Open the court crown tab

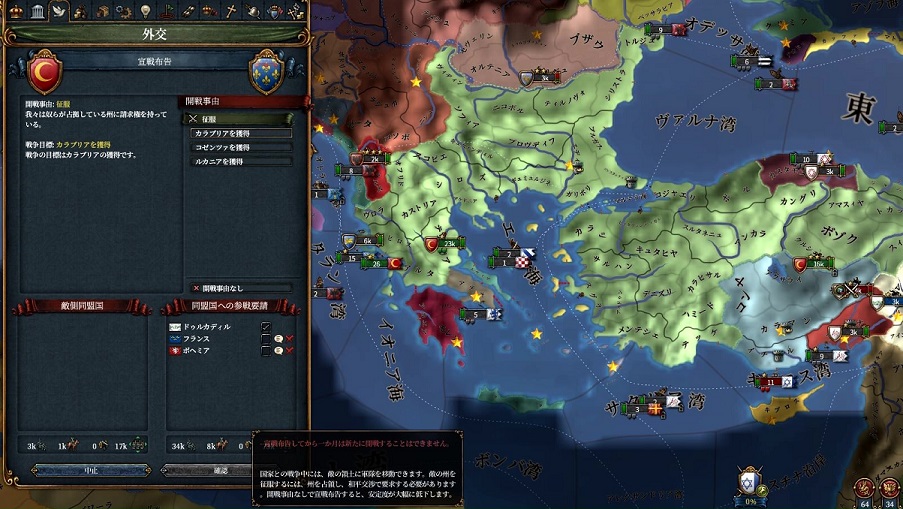tap(15, 11)
